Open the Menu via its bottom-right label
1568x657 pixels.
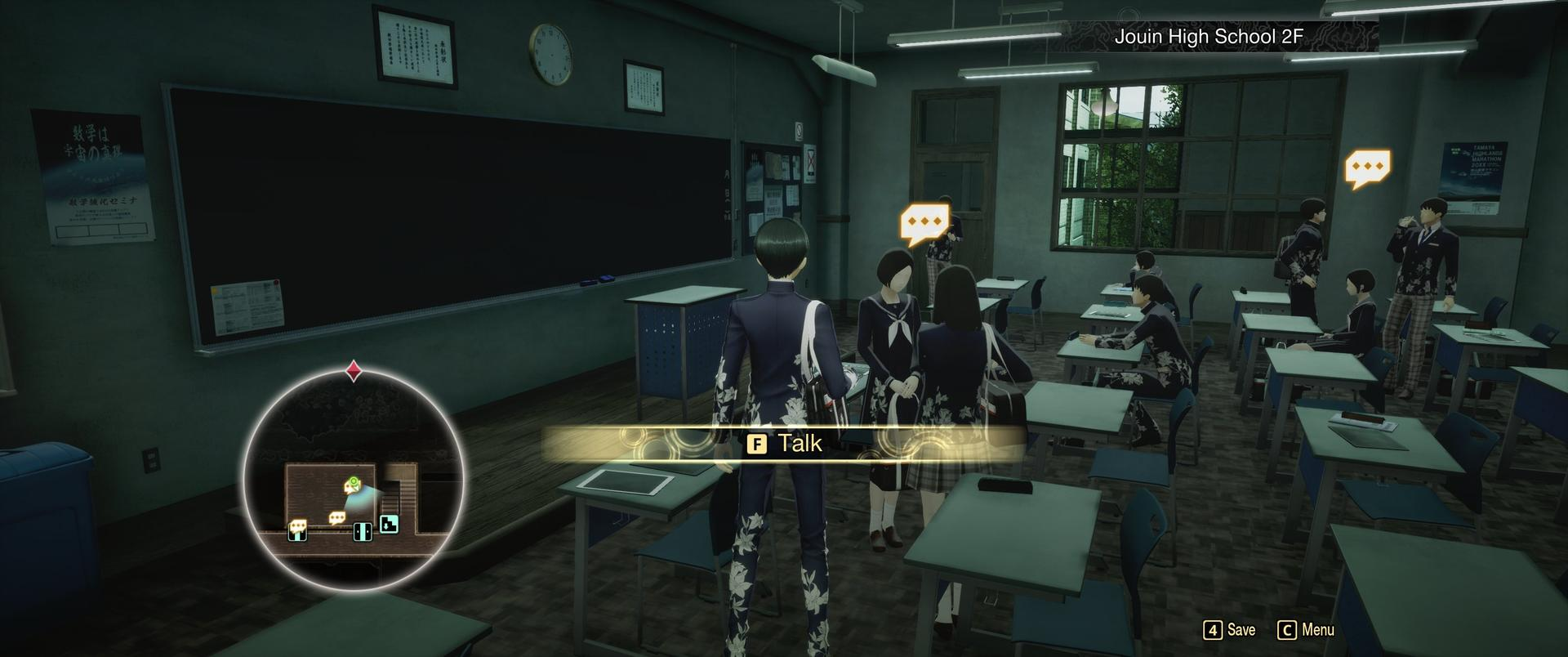pyautogui.click(x=1318, y=630)
